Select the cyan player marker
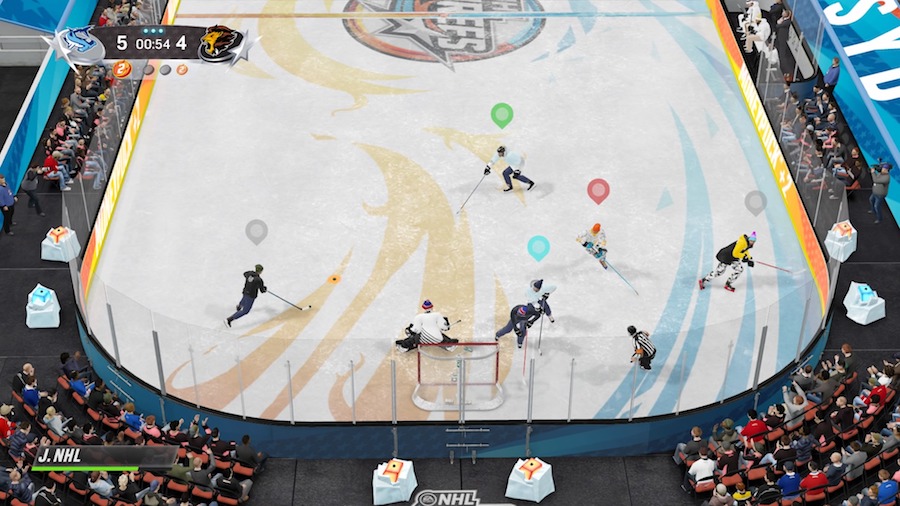Screen dimensions: 900x506 tap(538, 247)
